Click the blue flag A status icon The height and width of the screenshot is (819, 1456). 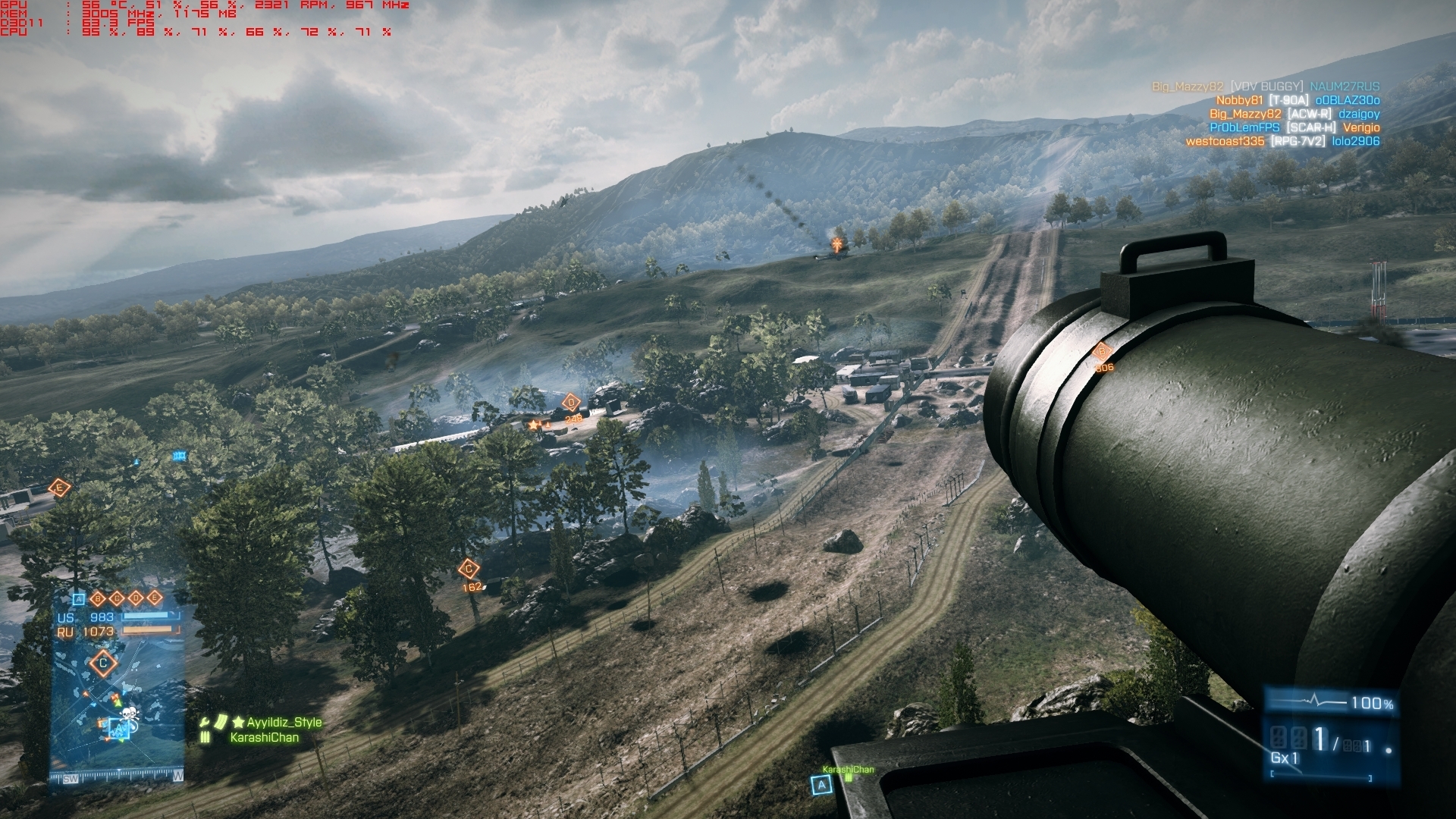[x=79, y=598]
